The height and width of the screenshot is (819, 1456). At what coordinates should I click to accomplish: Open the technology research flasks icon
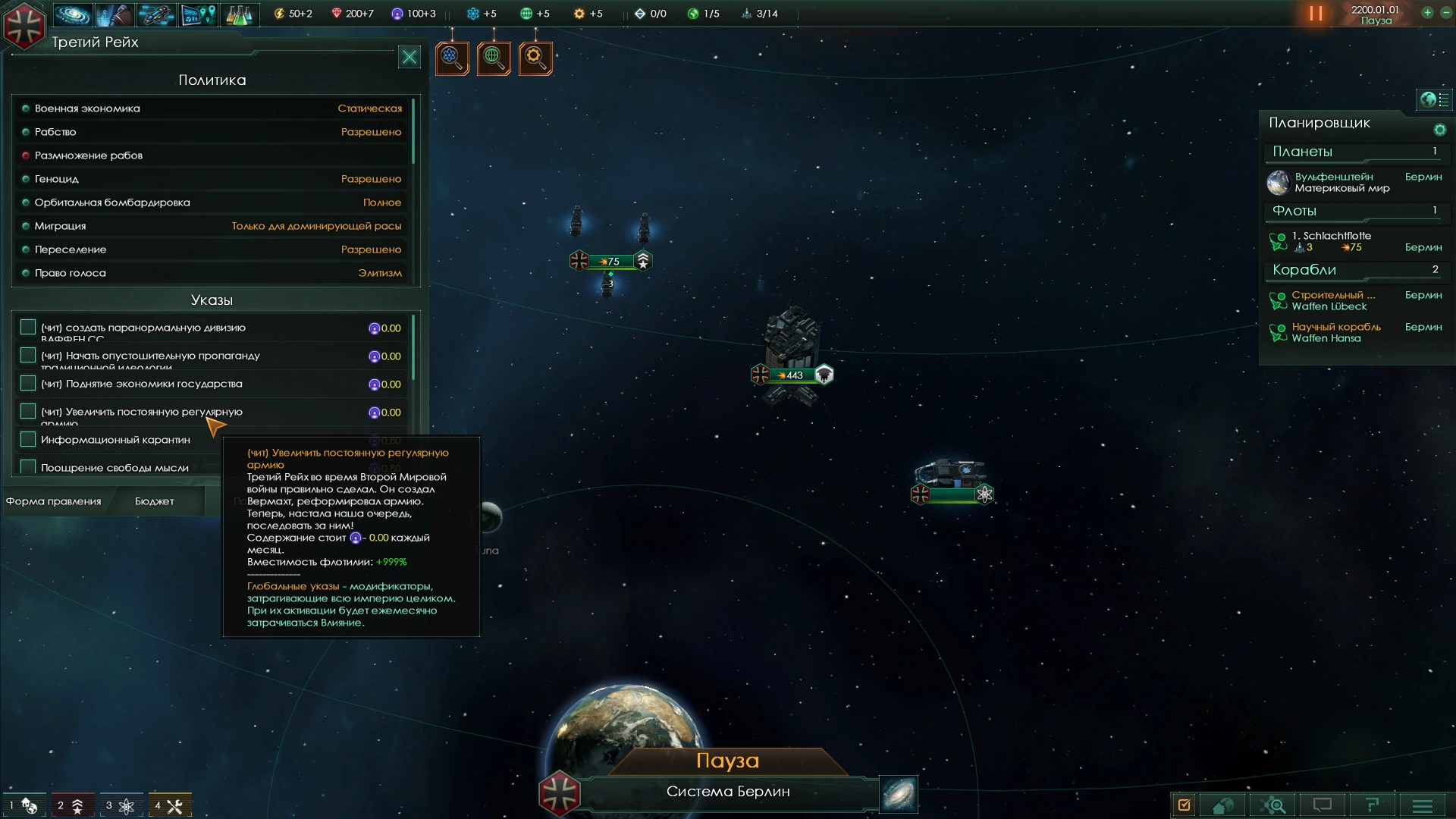(240, 14)
